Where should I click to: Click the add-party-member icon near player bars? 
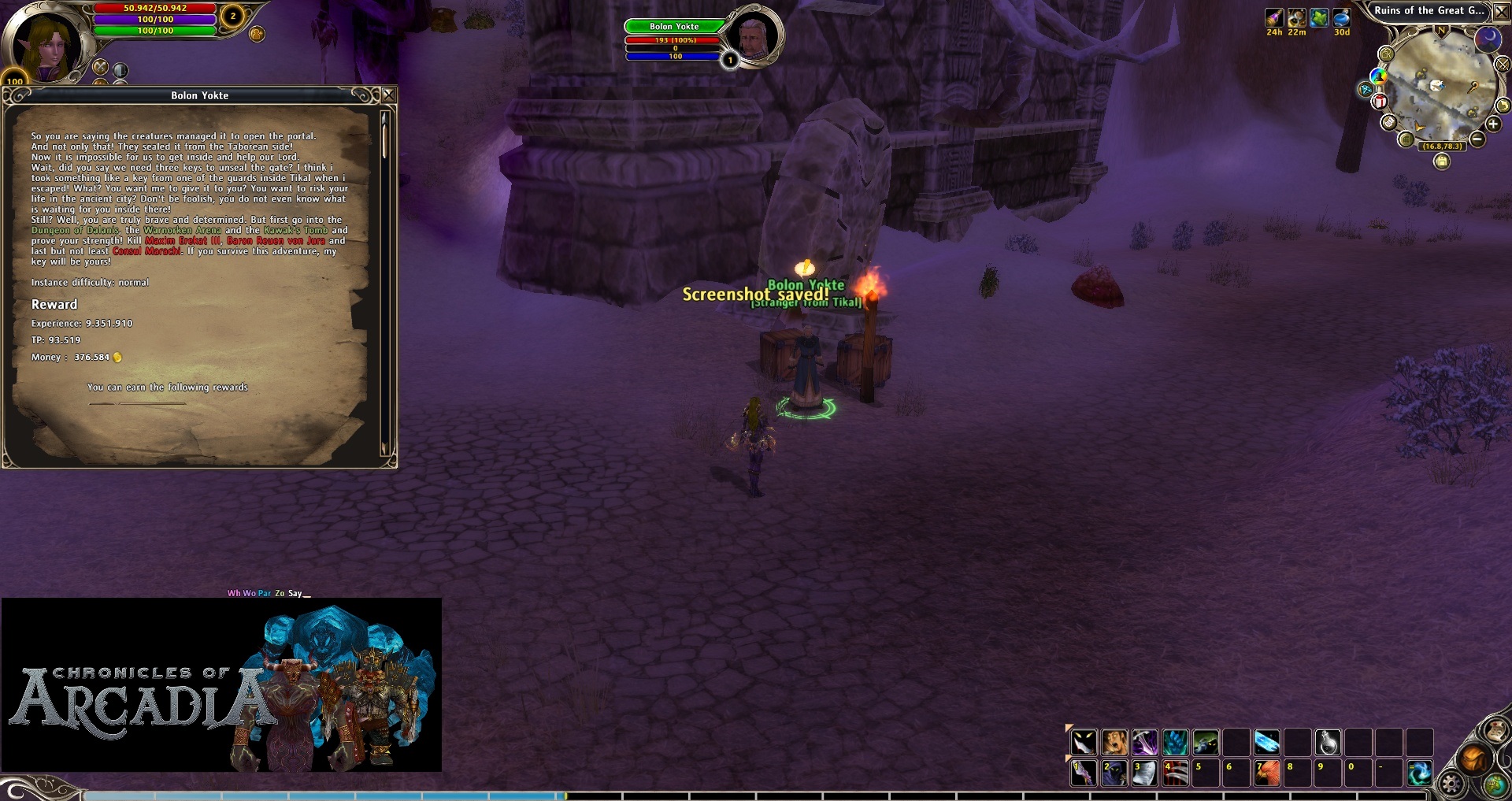coord(257,34)
